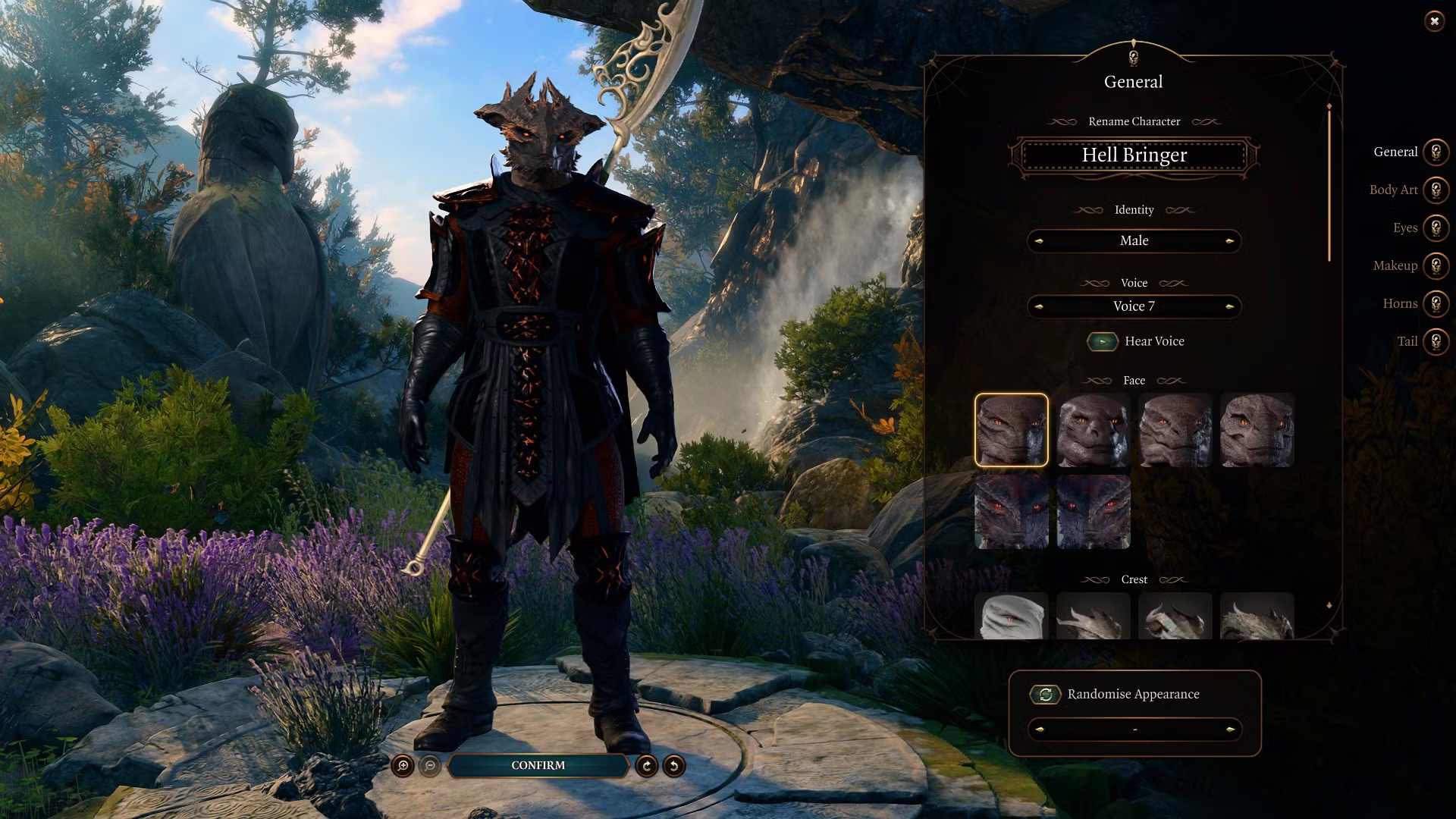Pick the red dragon face thumbnail
1456x819 pixels.
coord(1011,512)
